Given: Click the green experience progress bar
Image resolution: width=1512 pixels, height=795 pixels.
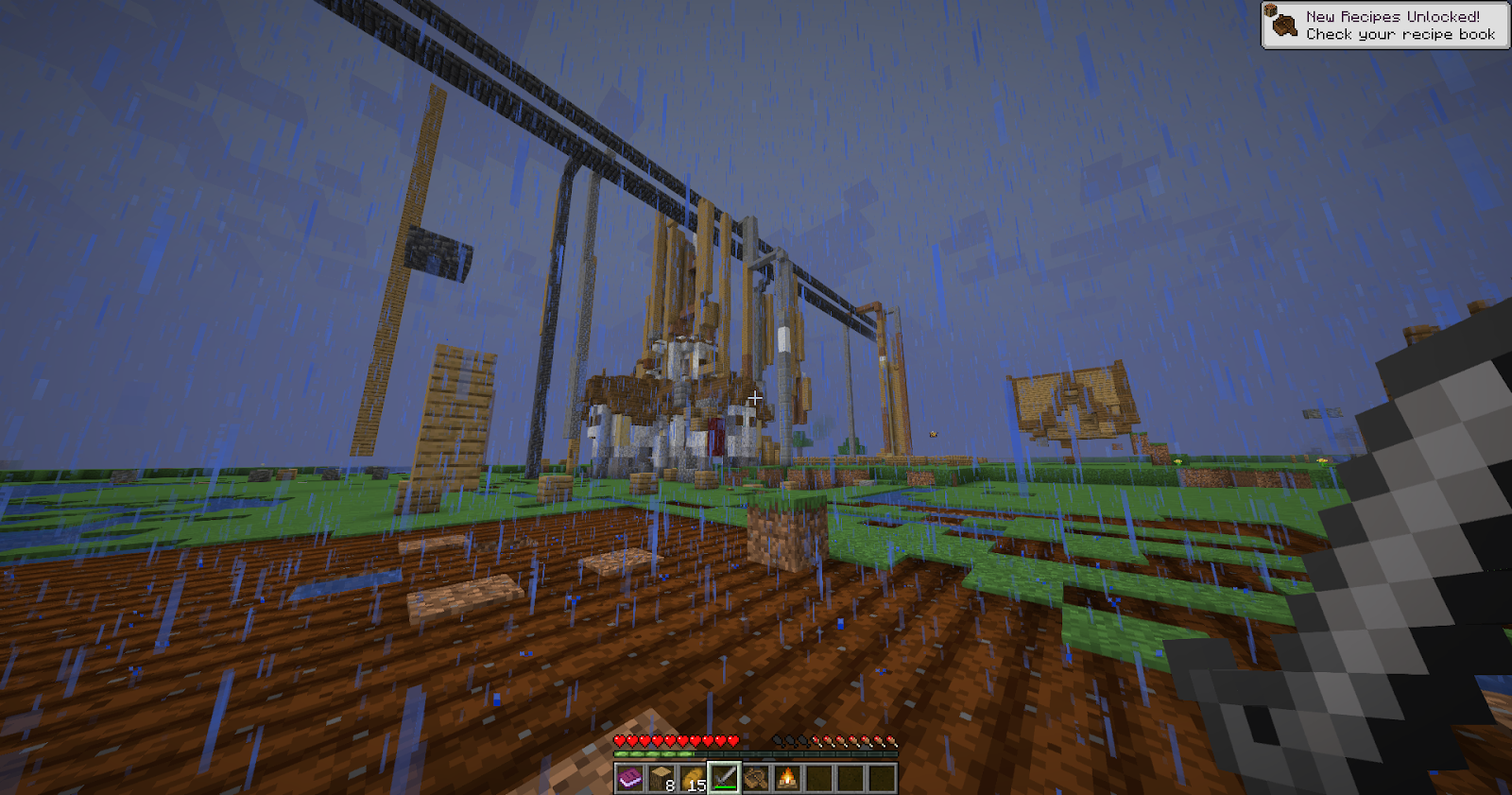Looking at the screenshot, I should tap(654, 755).
